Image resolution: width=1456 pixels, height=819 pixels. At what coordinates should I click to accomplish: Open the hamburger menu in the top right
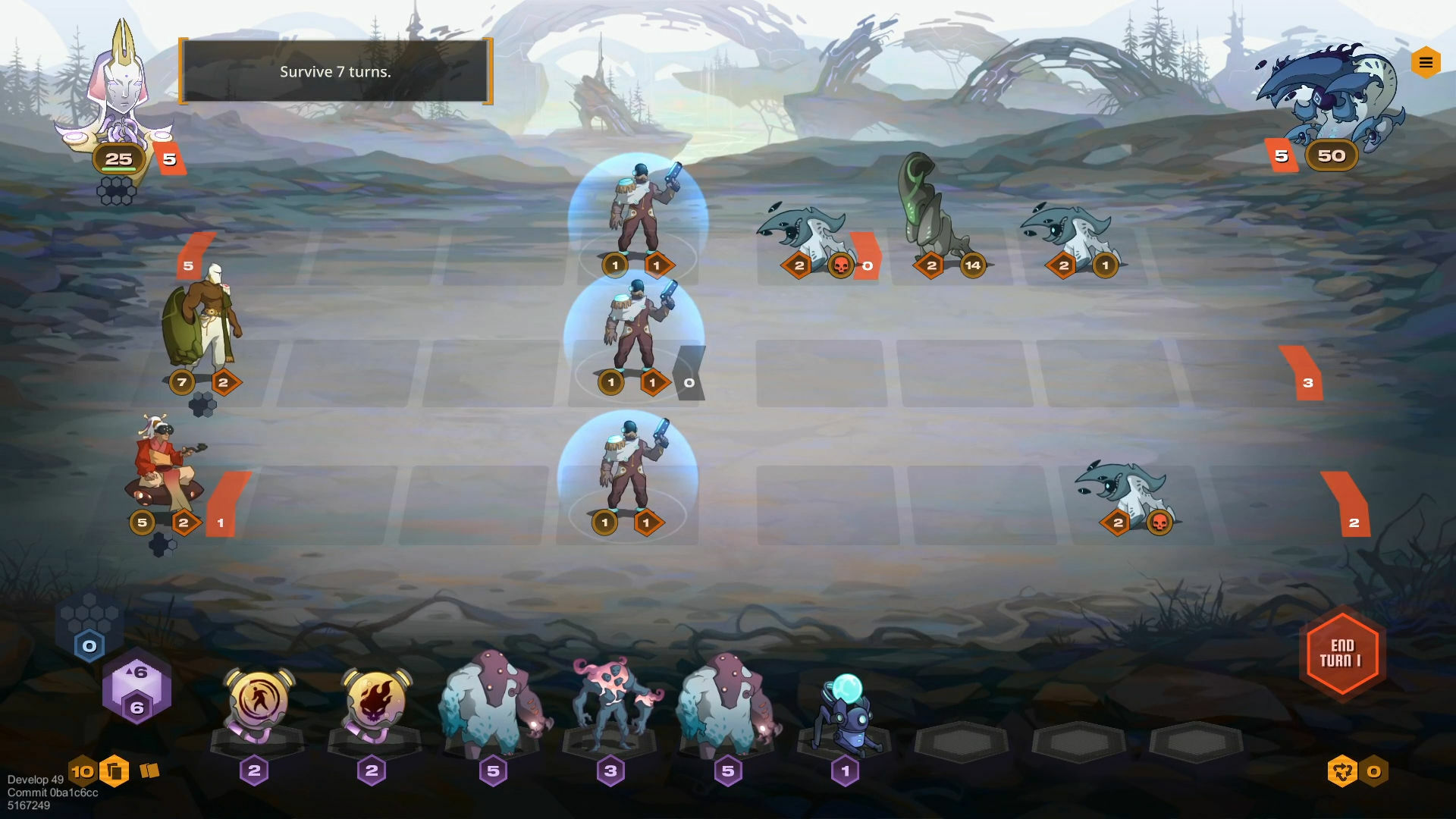(x=1425, y=63)
